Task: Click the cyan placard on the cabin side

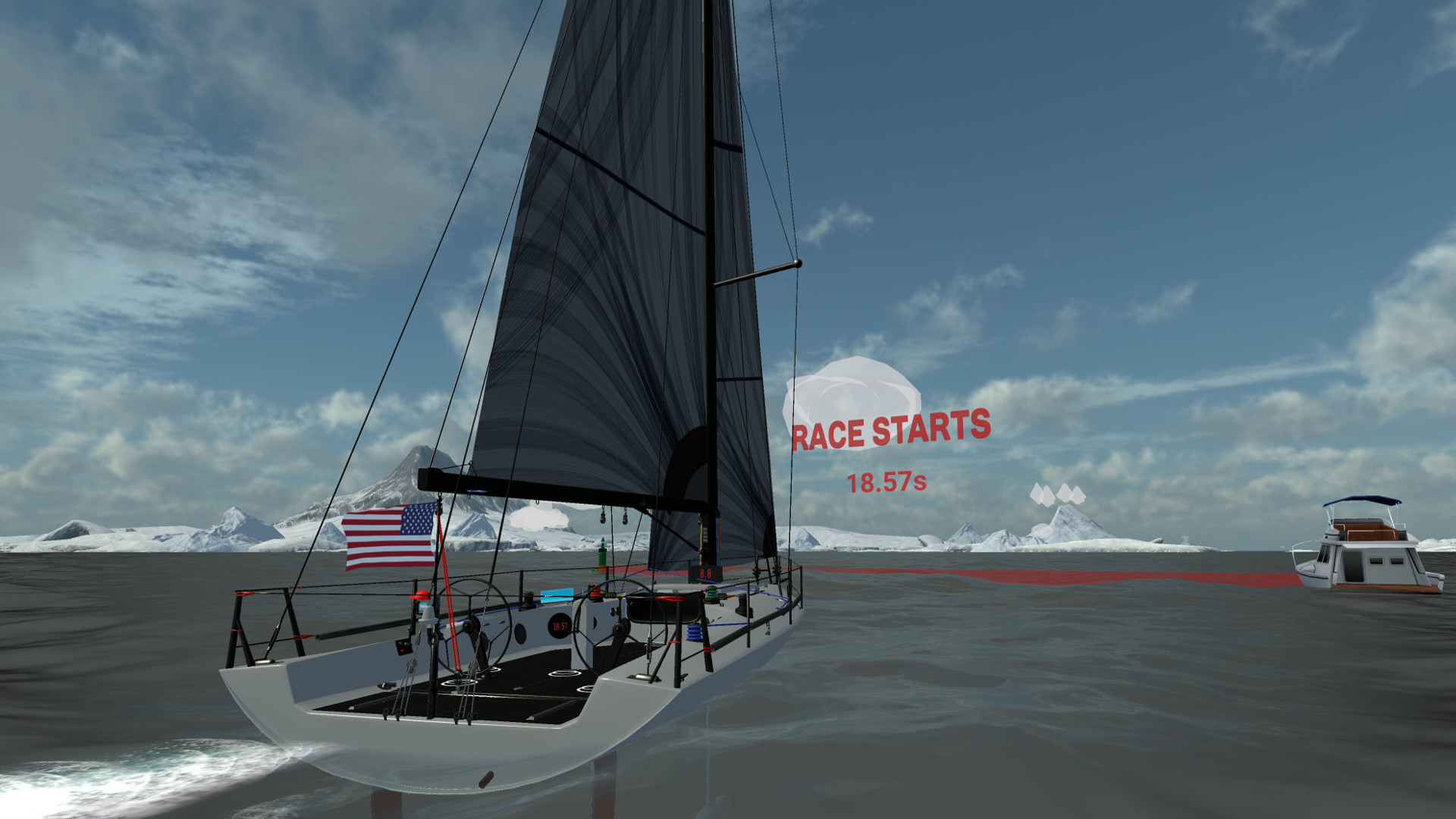Action: [558, 595]
